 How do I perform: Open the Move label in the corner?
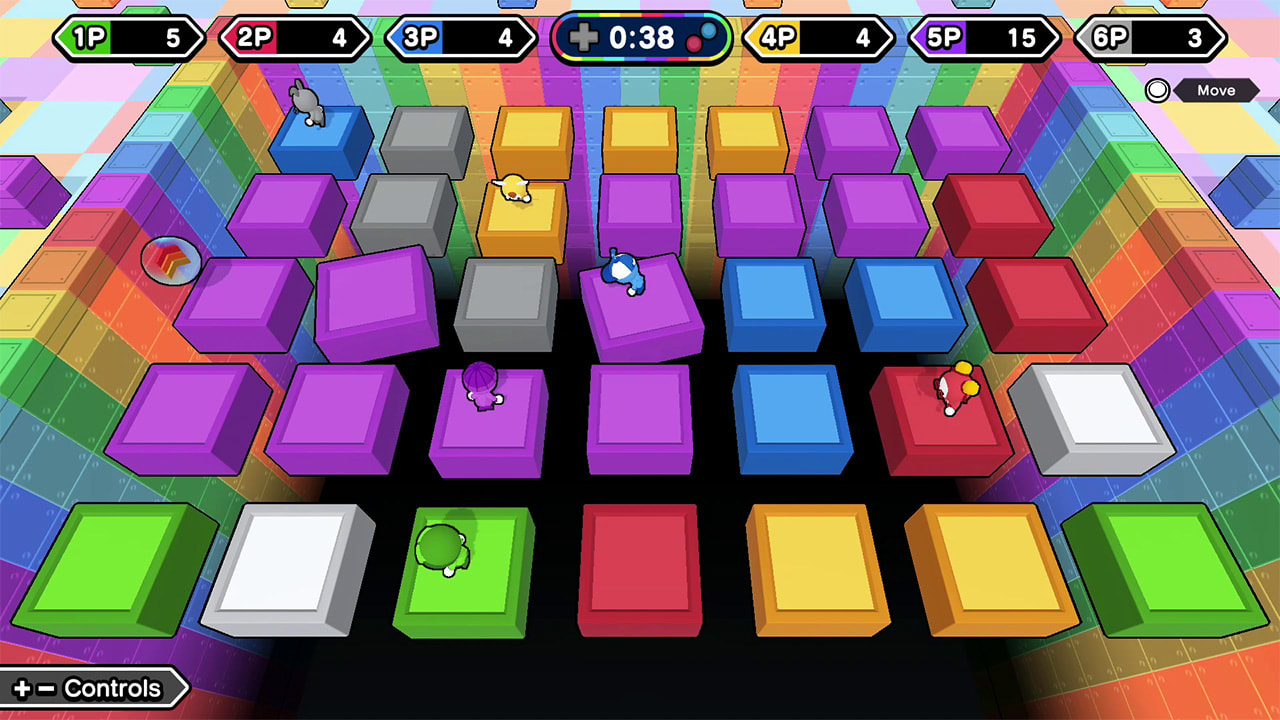(x=1218, y=91)
